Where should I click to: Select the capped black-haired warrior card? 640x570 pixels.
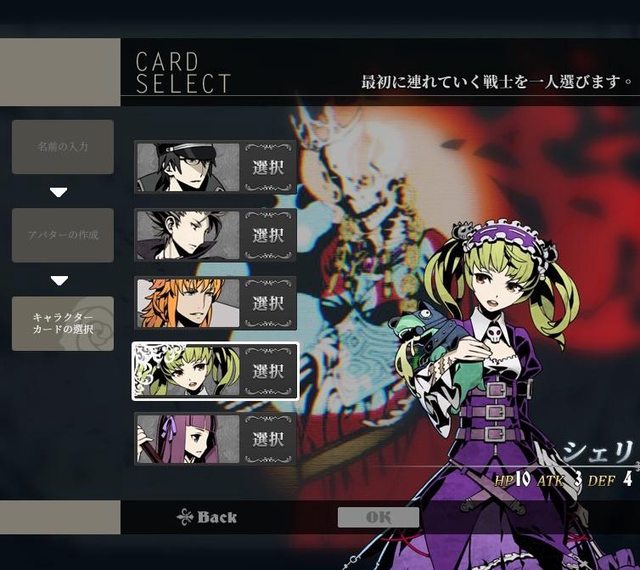click(188, 167)
